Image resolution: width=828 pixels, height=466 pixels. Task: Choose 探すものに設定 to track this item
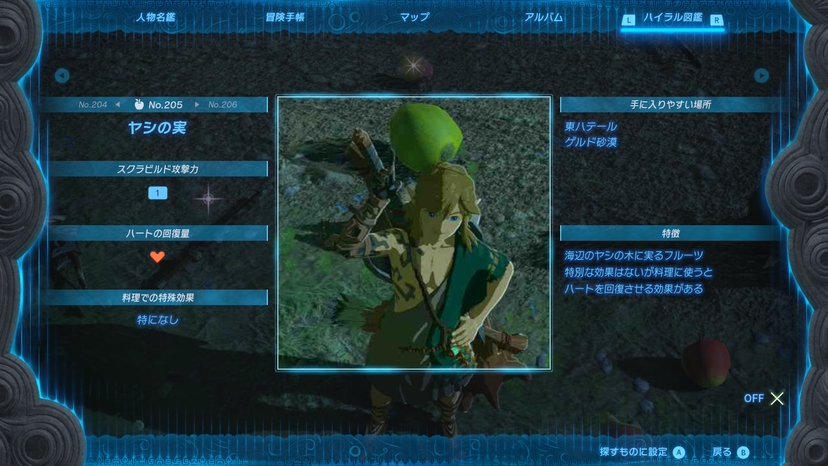pyautogui.click(x=642, y=452)
